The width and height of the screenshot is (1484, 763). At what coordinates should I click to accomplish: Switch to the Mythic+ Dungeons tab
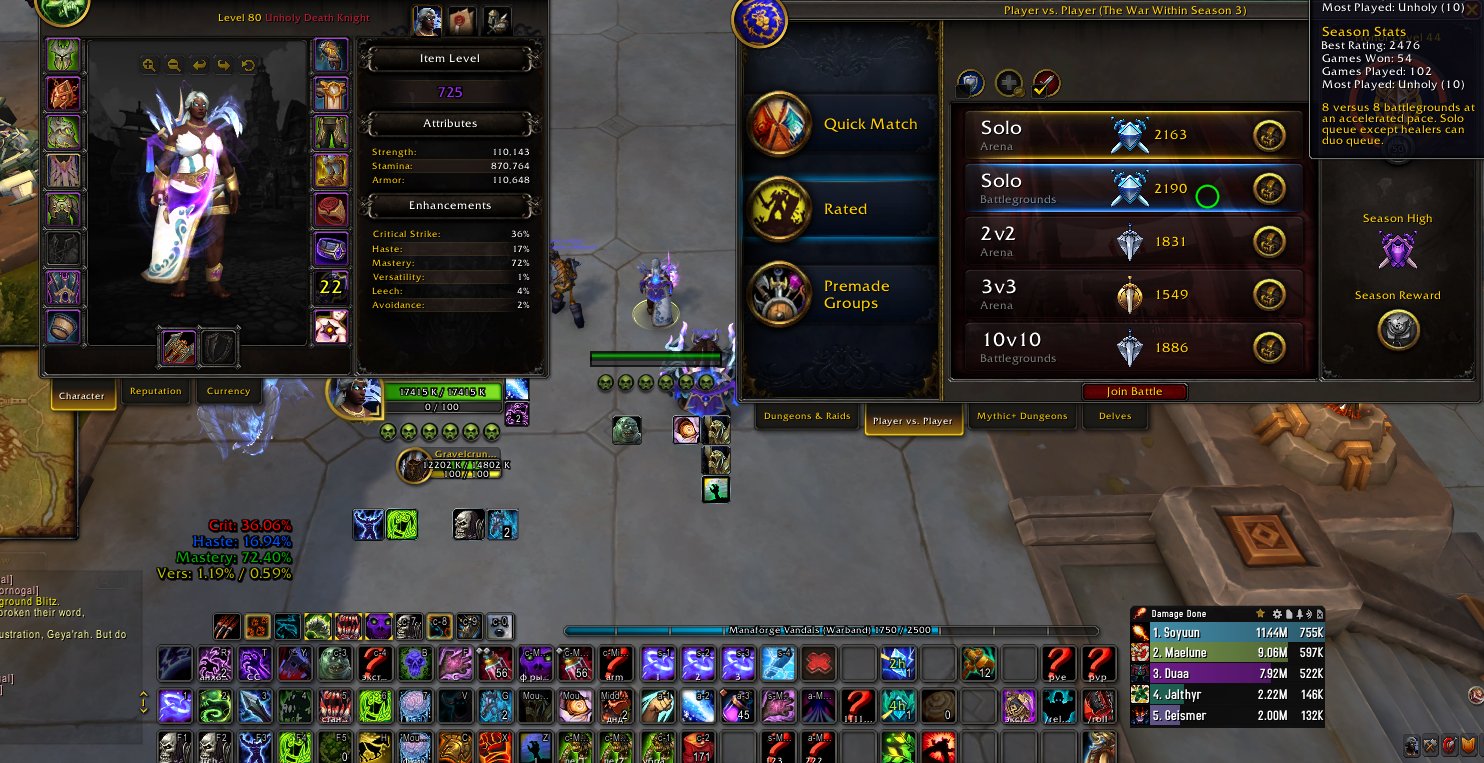tap(1022, 417)
